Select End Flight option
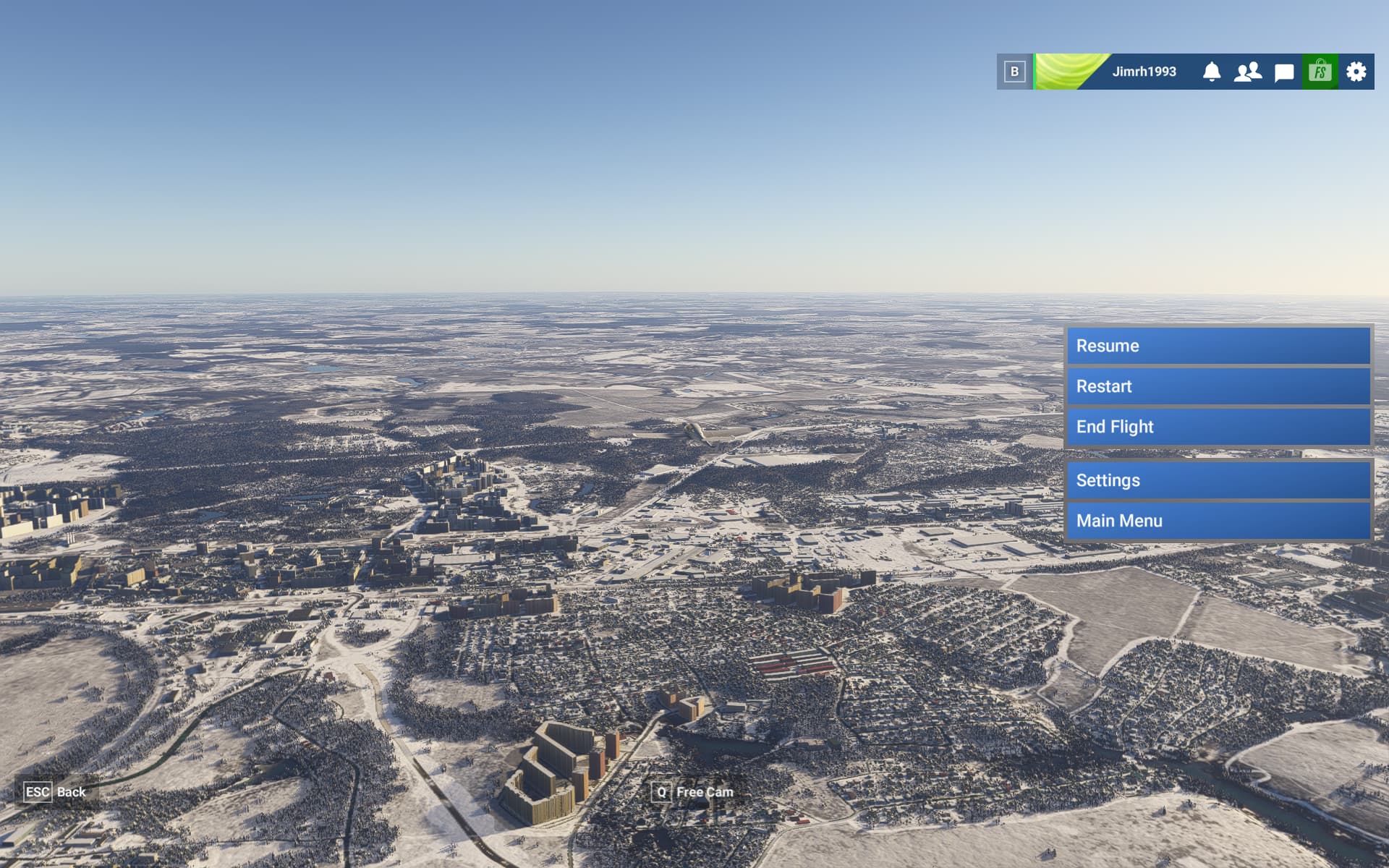Screen dimensions: 1389x868 [1218, 427]
